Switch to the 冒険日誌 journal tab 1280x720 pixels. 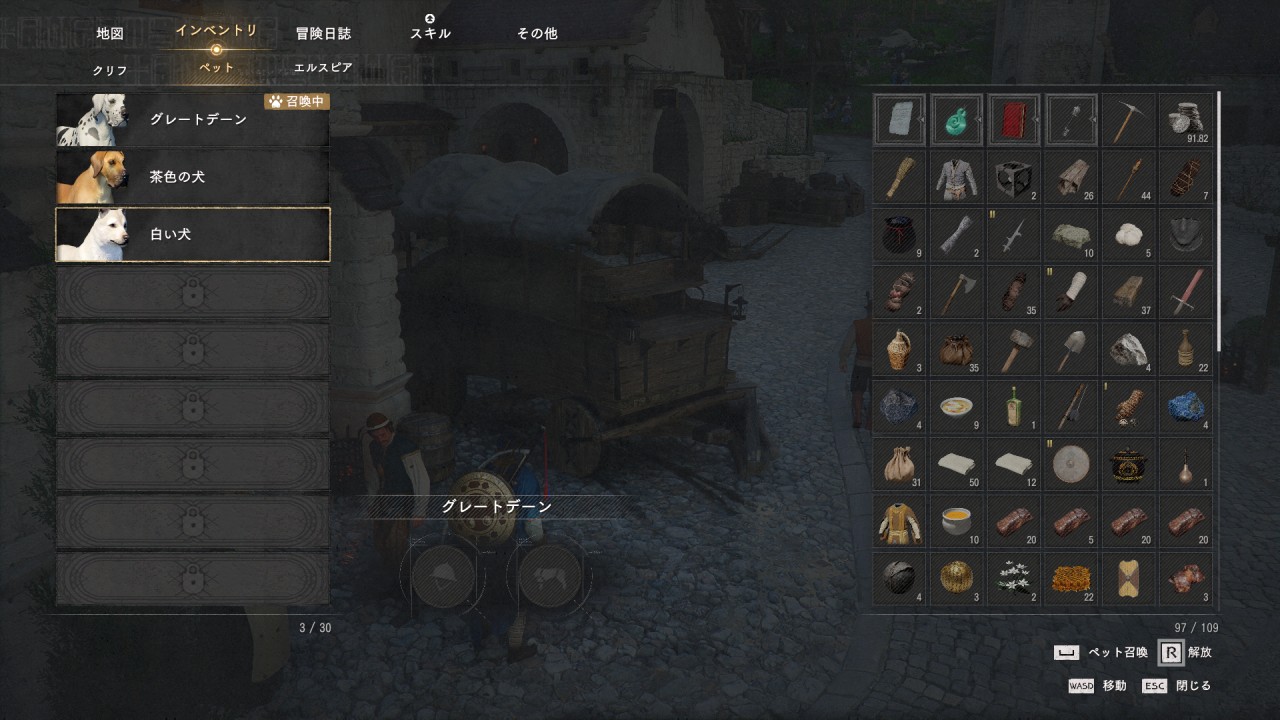pyautogui.click(x=323, y=33)
